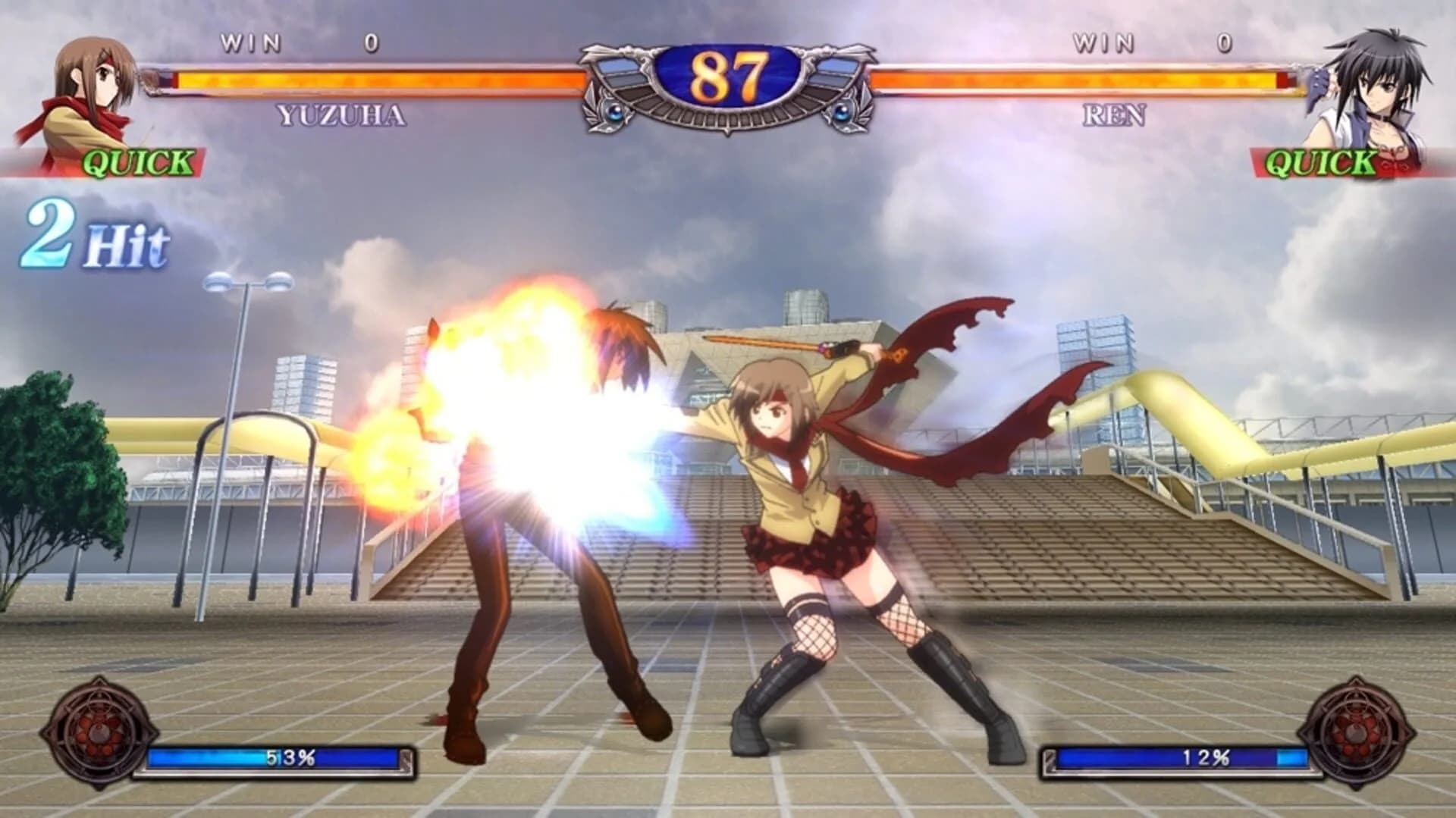This screenshot has width=1456, height=818.
Task: Toggle Yuzuha's QUICK mode indicator
Action: coord(136,161)
